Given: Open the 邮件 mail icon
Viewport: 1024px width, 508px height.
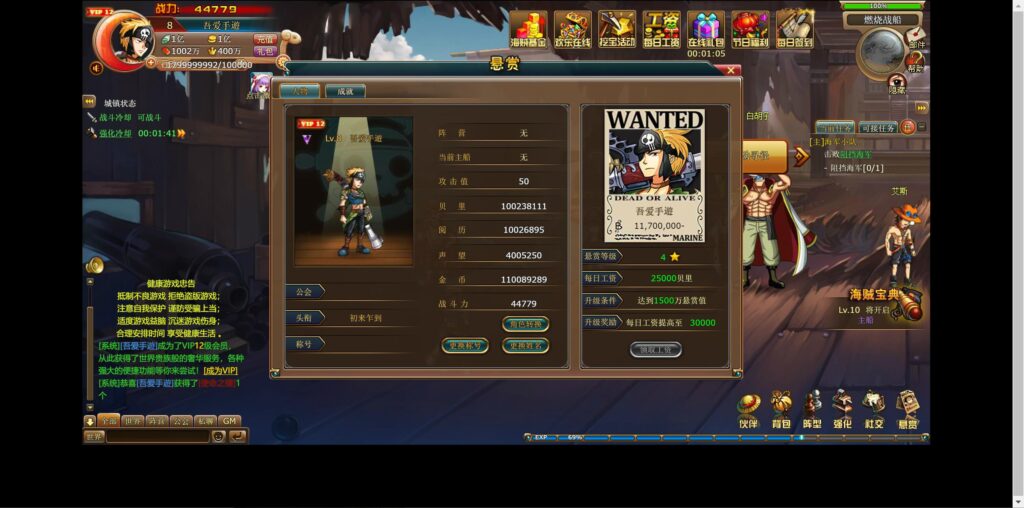Looking at the screenshot, I should tap(916, 39).
